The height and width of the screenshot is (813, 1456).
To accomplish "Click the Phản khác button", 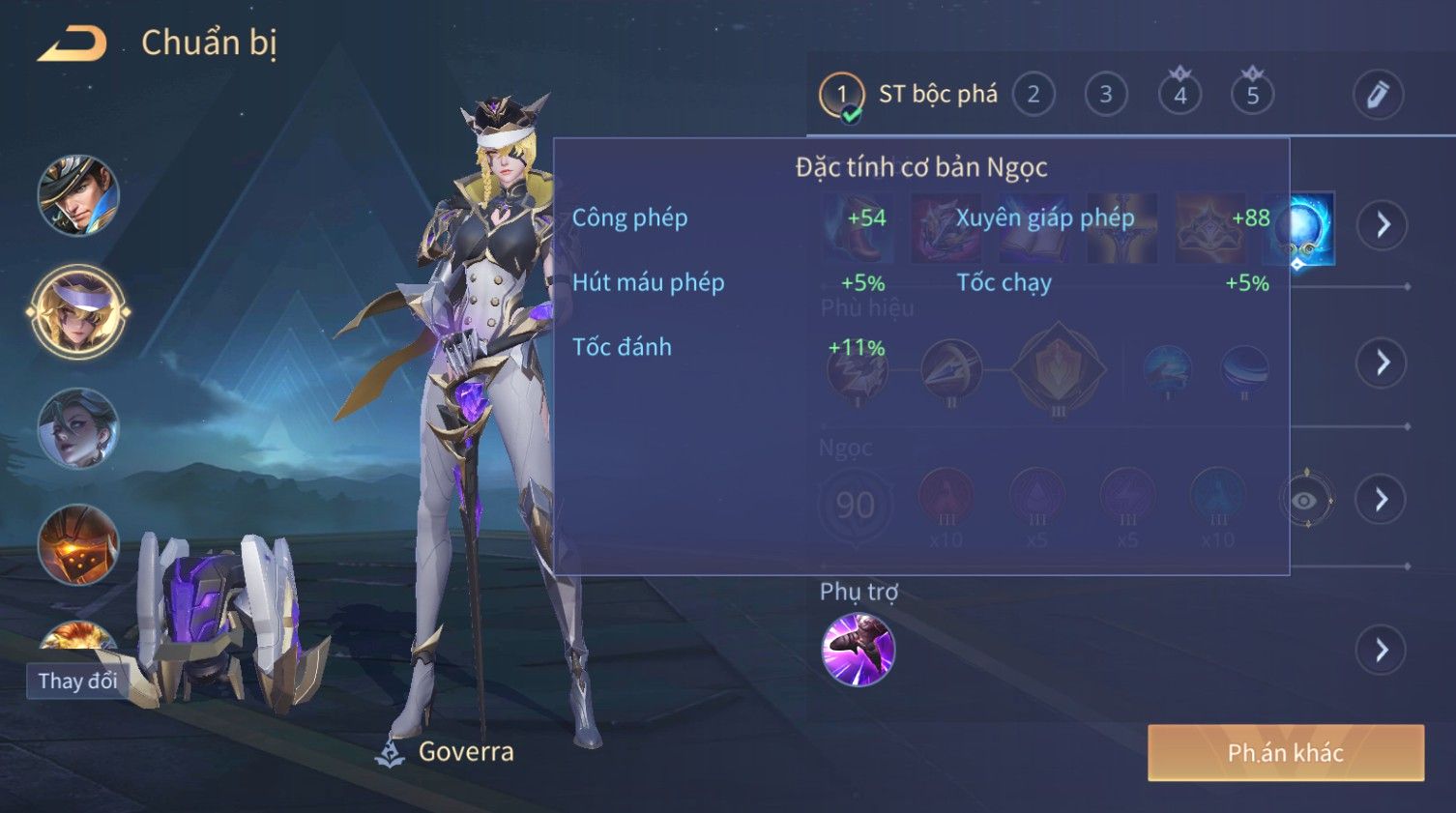I will 1285,752.
